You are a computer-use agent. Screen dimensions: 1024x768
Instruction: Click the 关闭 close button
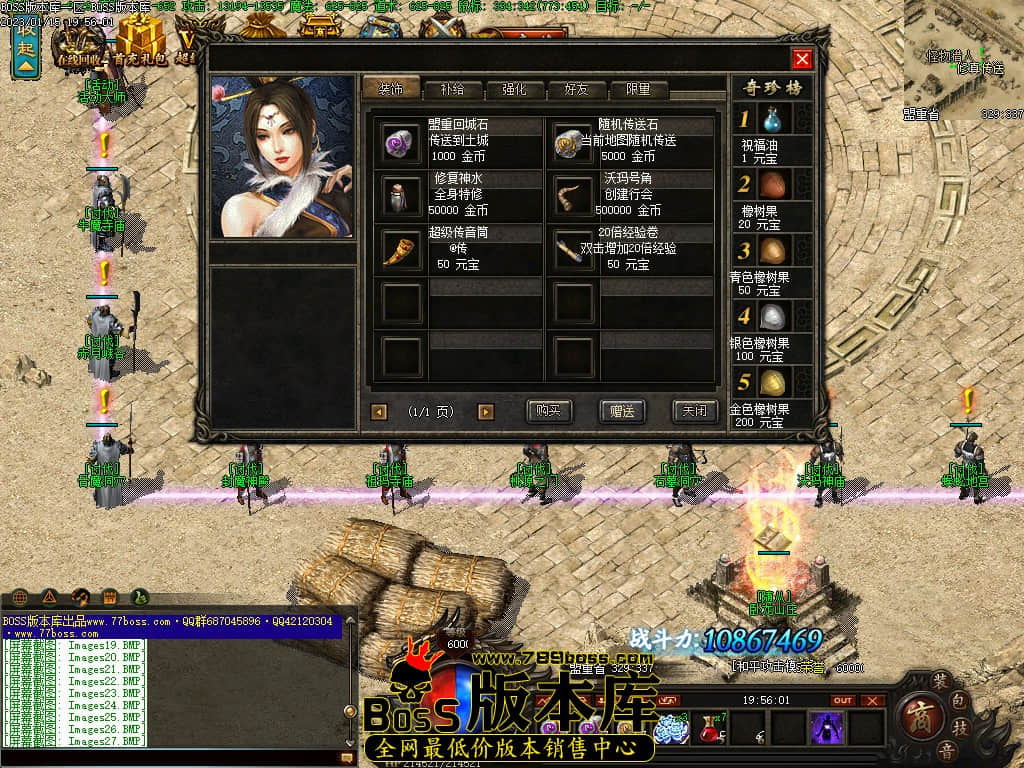click(695, 411)
